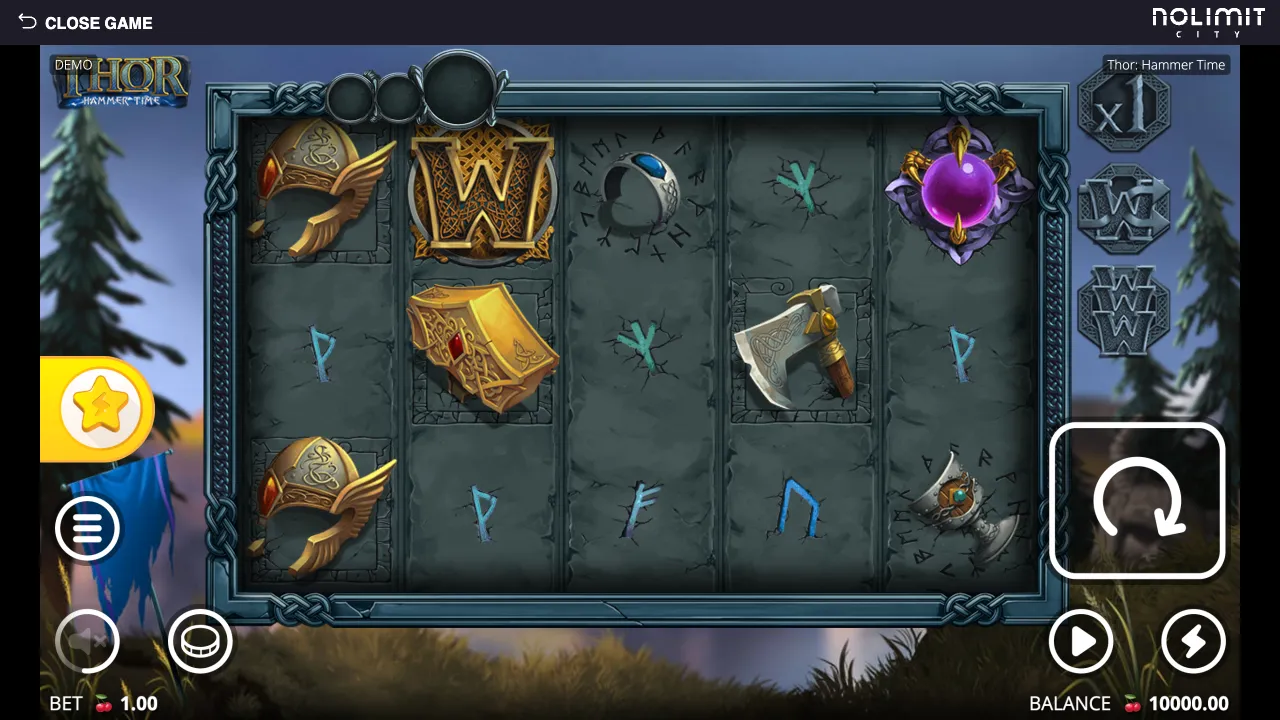Start autoplay with the play triangle button
This screenshot has width=1280, height=720.
1081,641
